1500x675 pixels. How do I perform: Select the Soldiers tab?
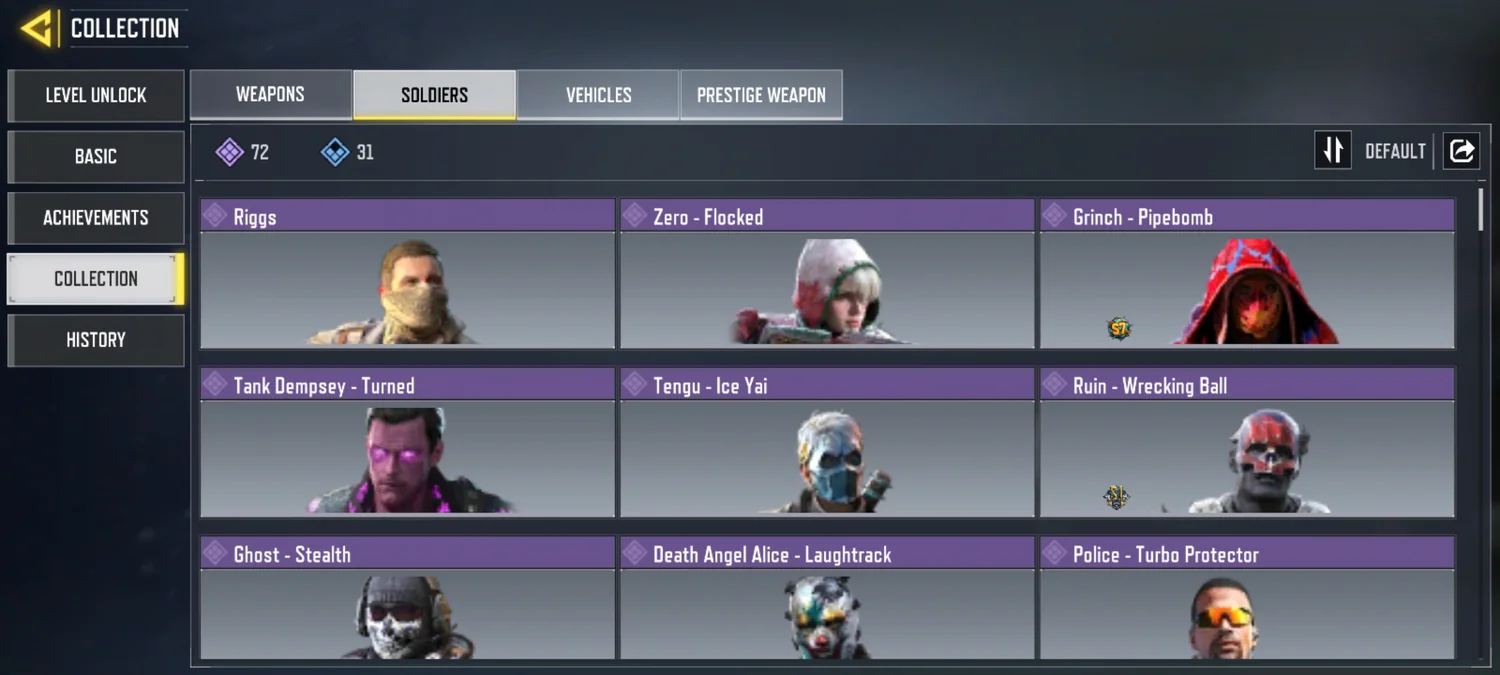pos(434,95)
